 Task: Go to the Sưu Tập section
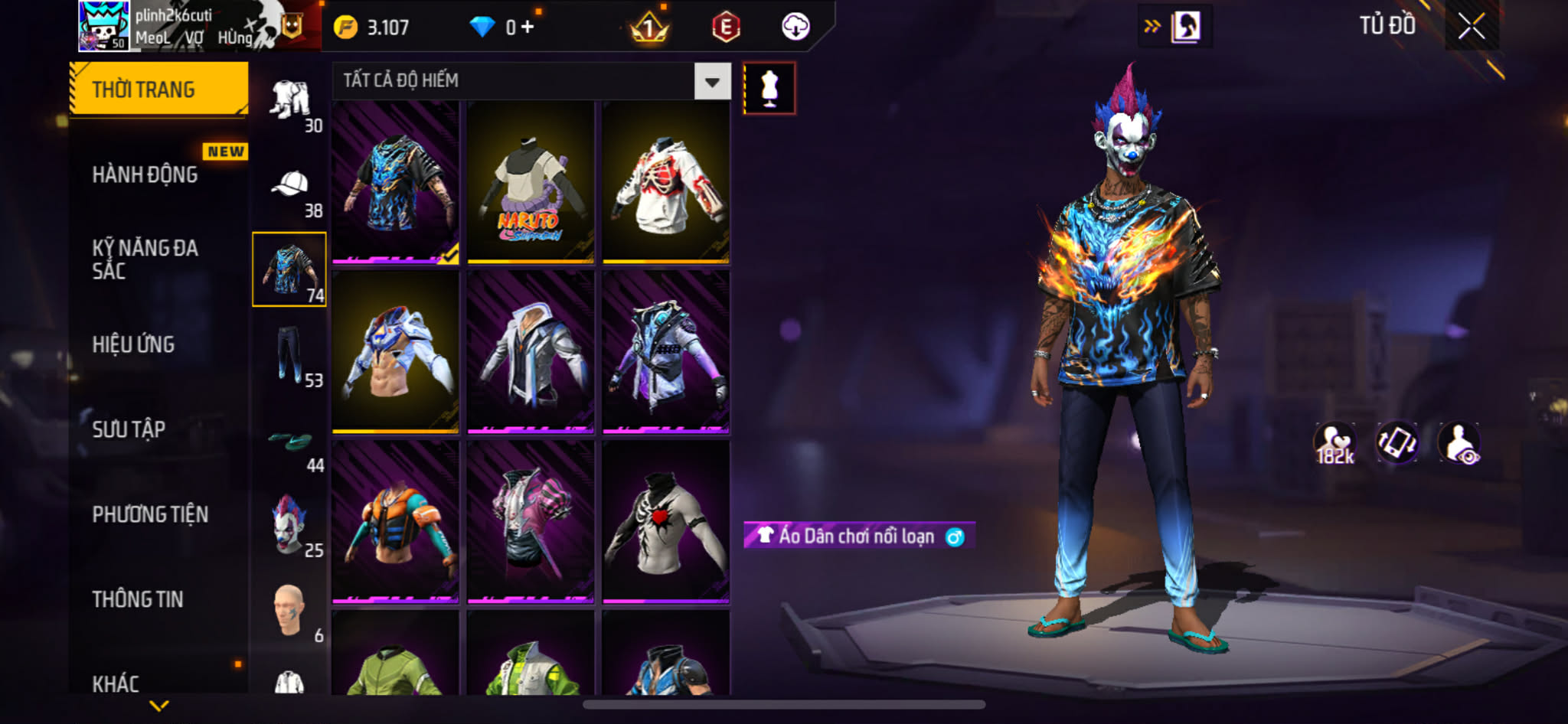click(129, 429)
